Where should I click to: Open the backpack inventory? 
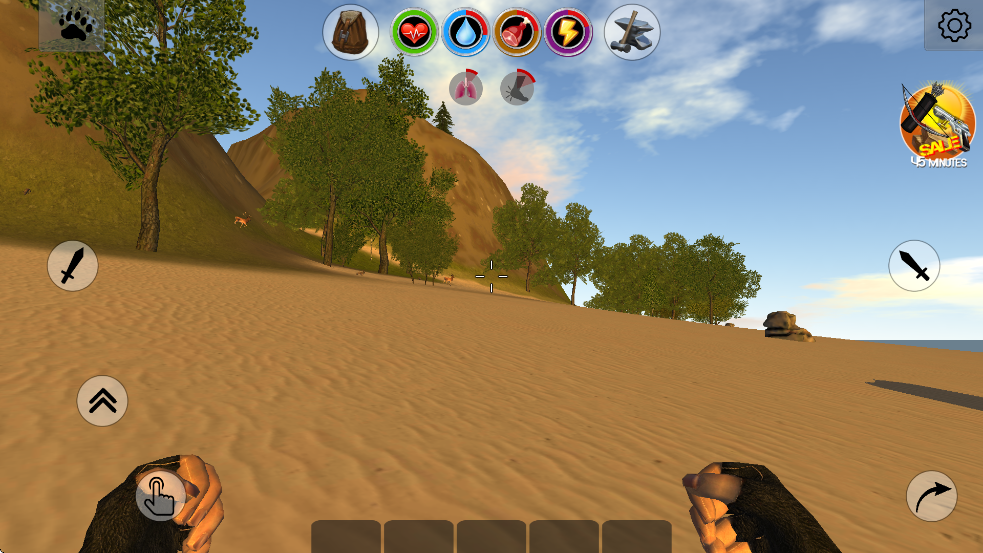point(350,33)
